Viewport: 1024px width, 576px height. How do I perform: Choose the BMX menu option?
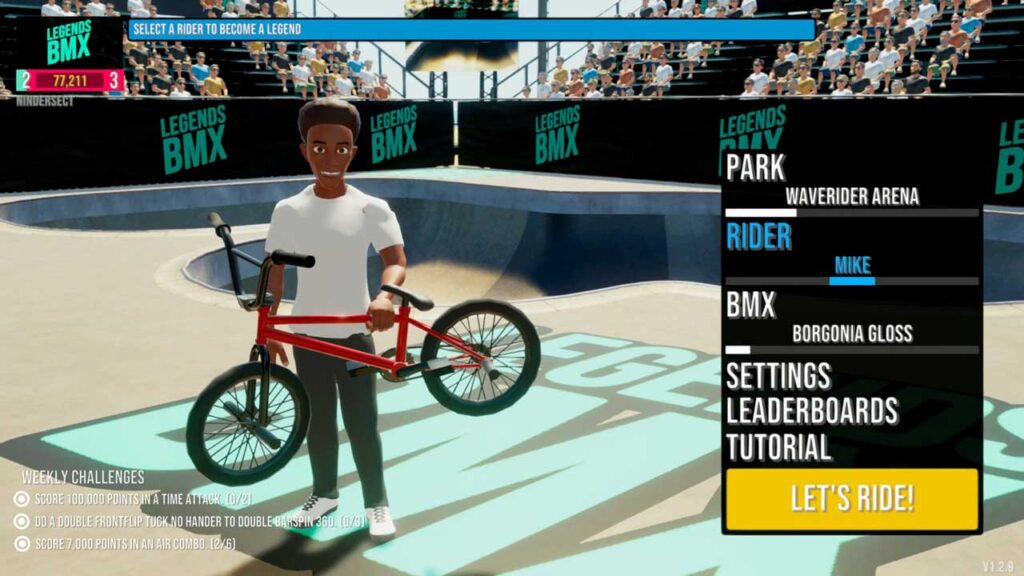[x=751, y=304]
